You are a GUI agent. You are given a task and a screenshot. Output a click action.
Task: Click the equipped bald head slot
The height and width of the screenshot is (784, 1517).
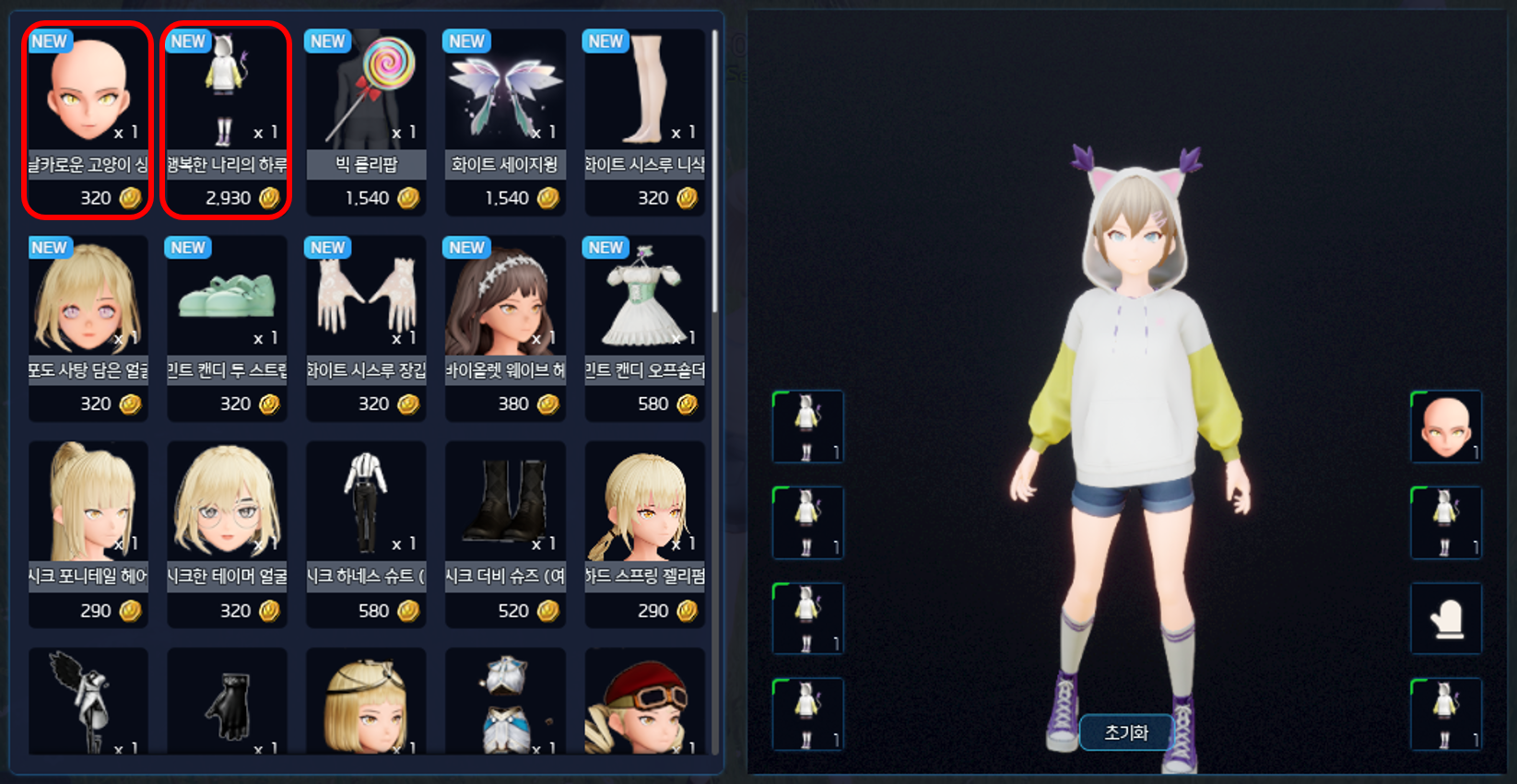[x=1446, y=427]
